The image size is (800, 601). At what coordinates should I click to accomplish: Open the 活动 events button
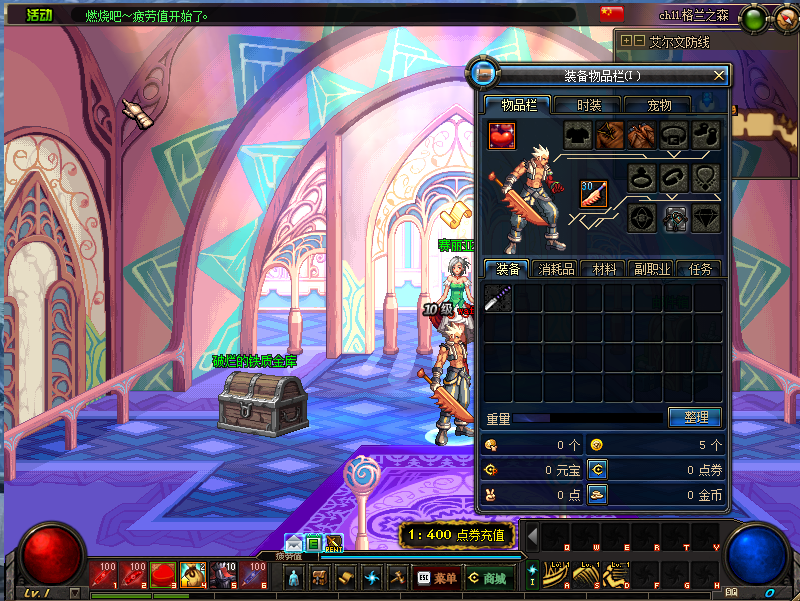pos(40,16)
